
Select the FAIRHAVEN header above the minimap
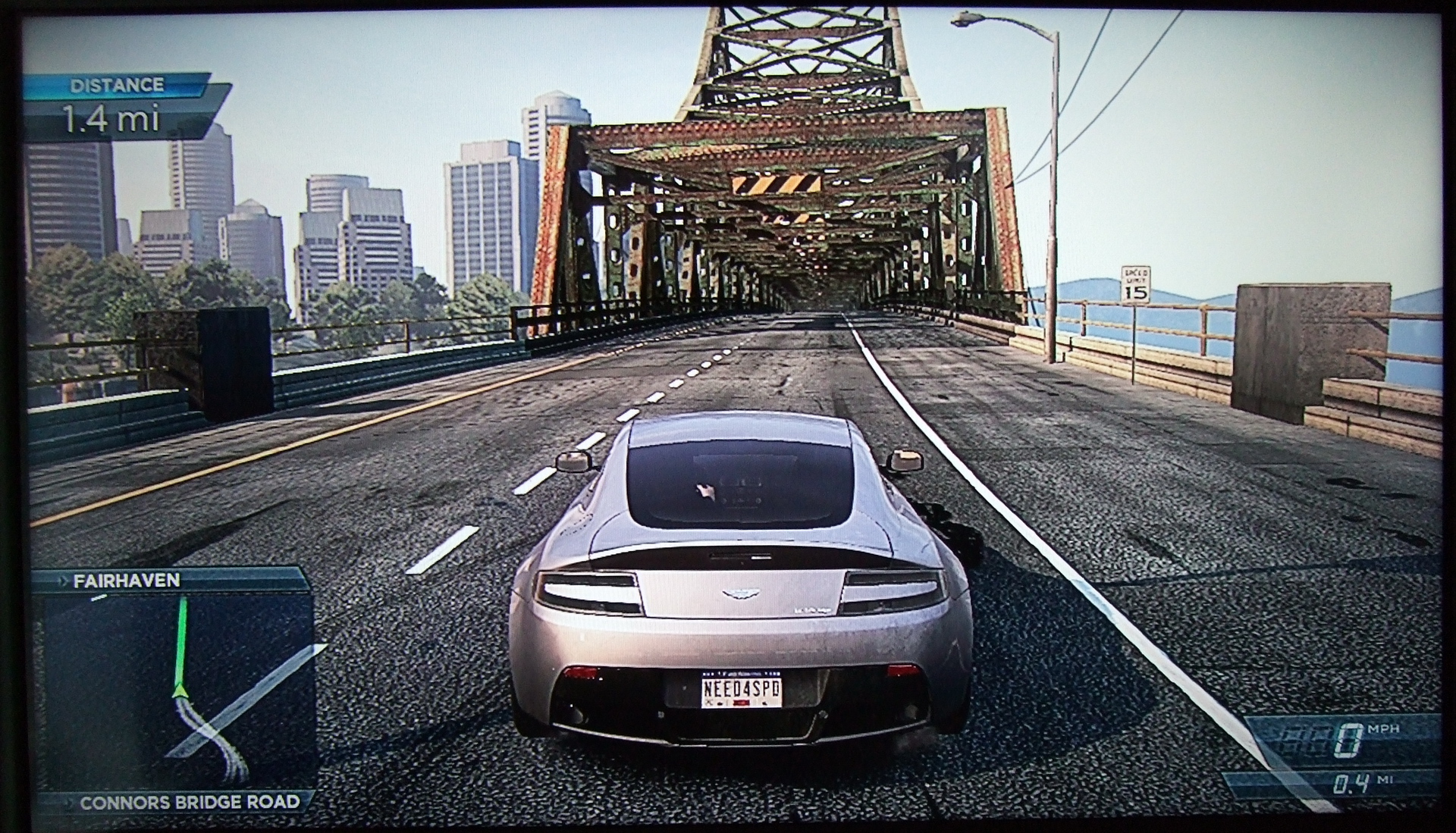pyautogui.click(x=126, y=581)
